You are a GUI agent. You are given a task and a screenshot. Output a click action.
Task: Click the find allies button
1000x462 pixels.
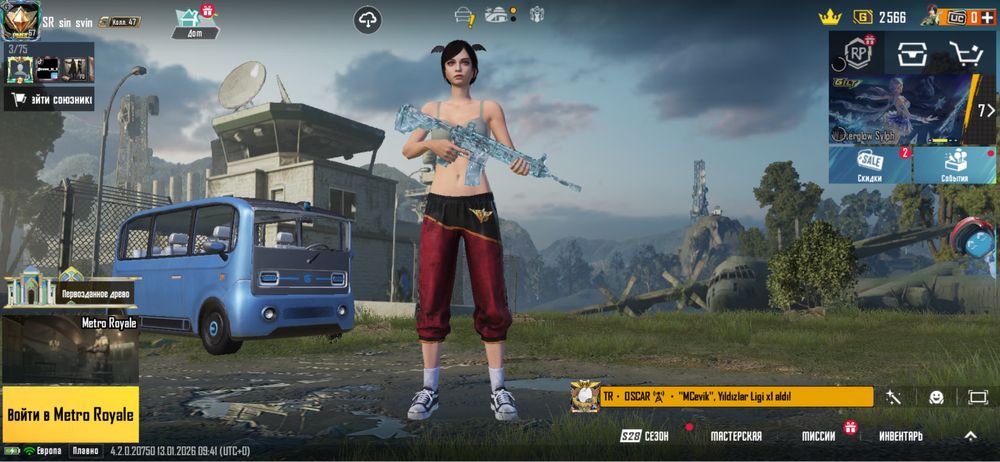[x=50, y=99]
